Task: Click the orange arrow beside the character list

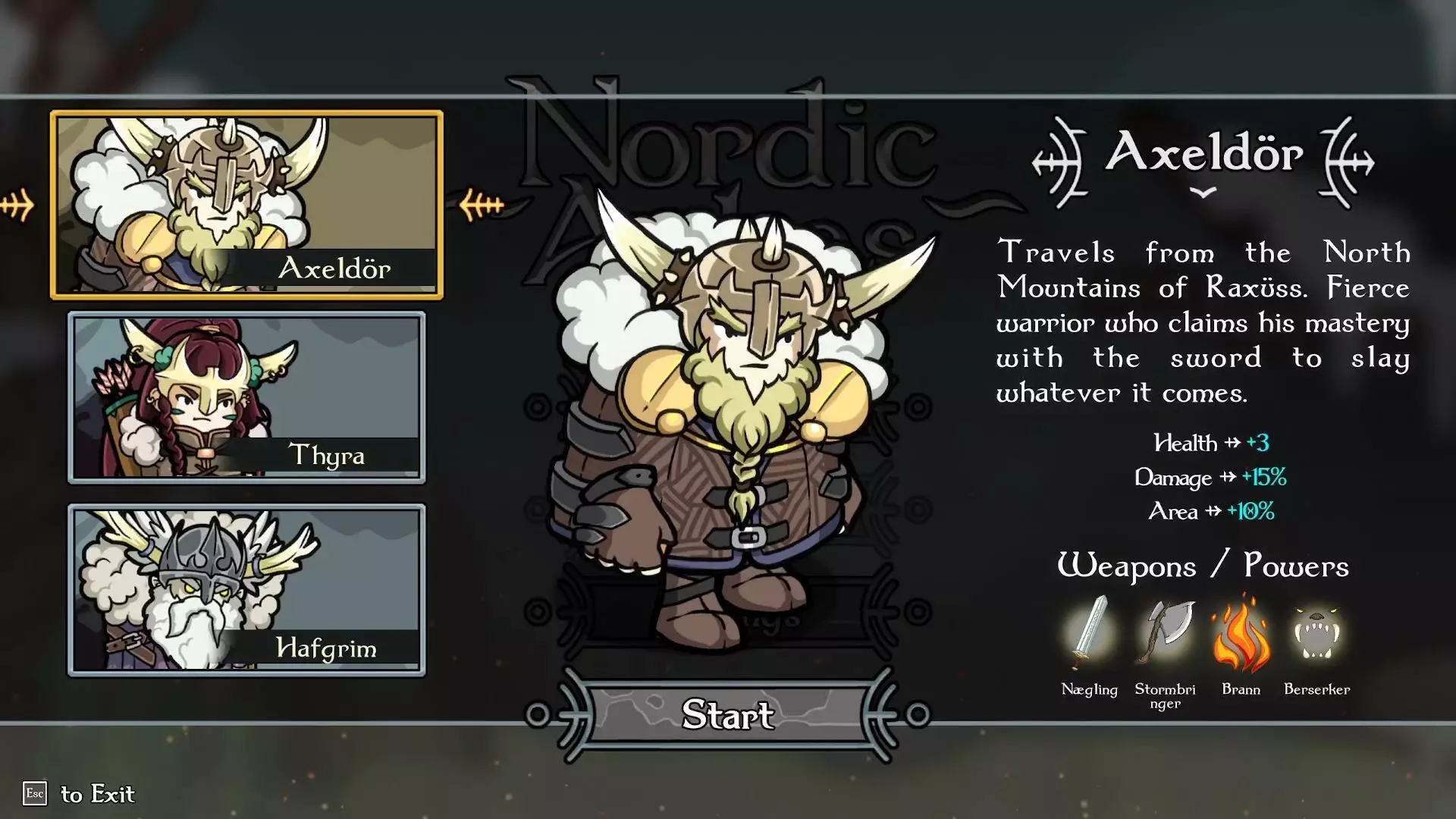Action: (x=17, y=202)
